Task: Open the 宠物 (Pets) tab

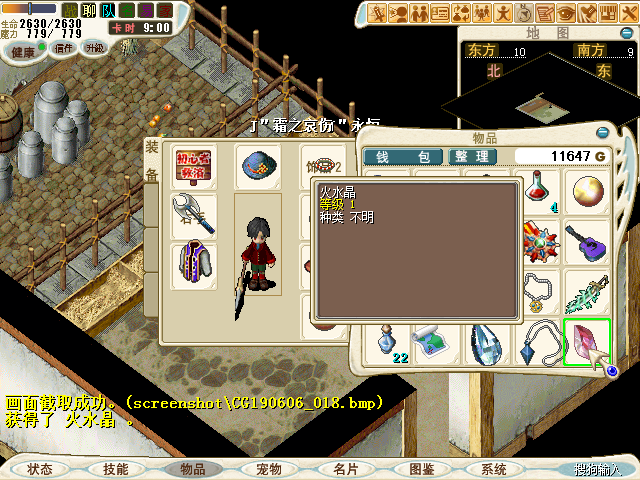Action: (270, 468)
